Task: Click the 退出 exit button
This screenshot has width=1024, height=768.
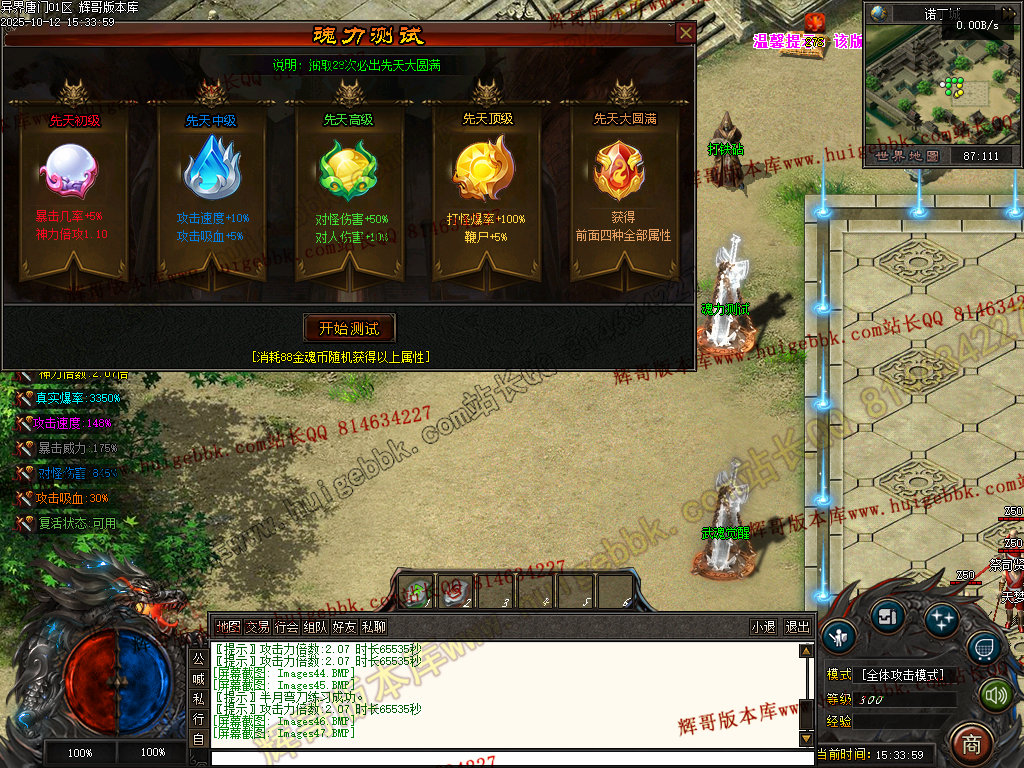Action: (797, 627)
